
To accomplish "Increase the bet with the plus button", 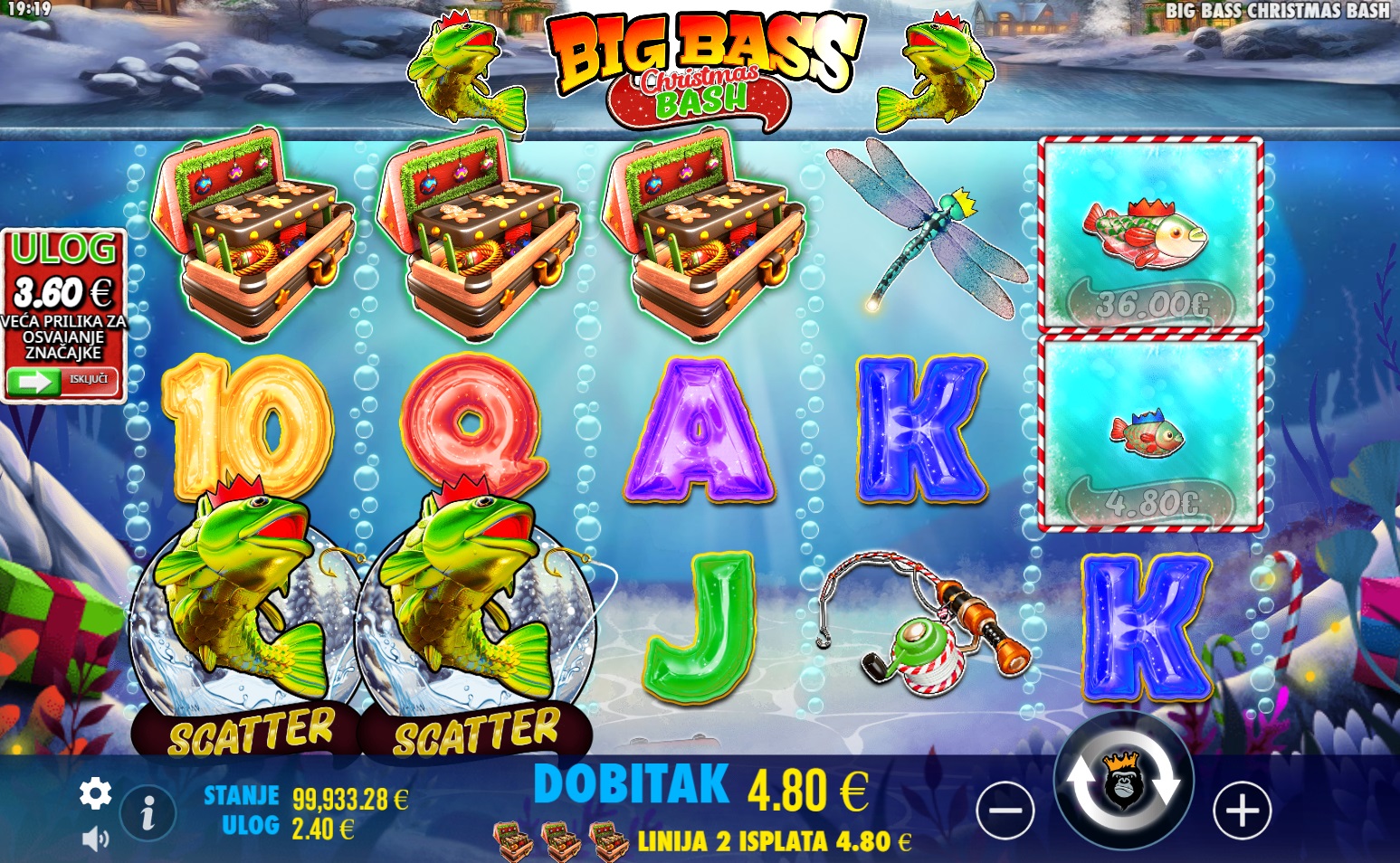I will pyautogui.click(x=1242, y=810).
